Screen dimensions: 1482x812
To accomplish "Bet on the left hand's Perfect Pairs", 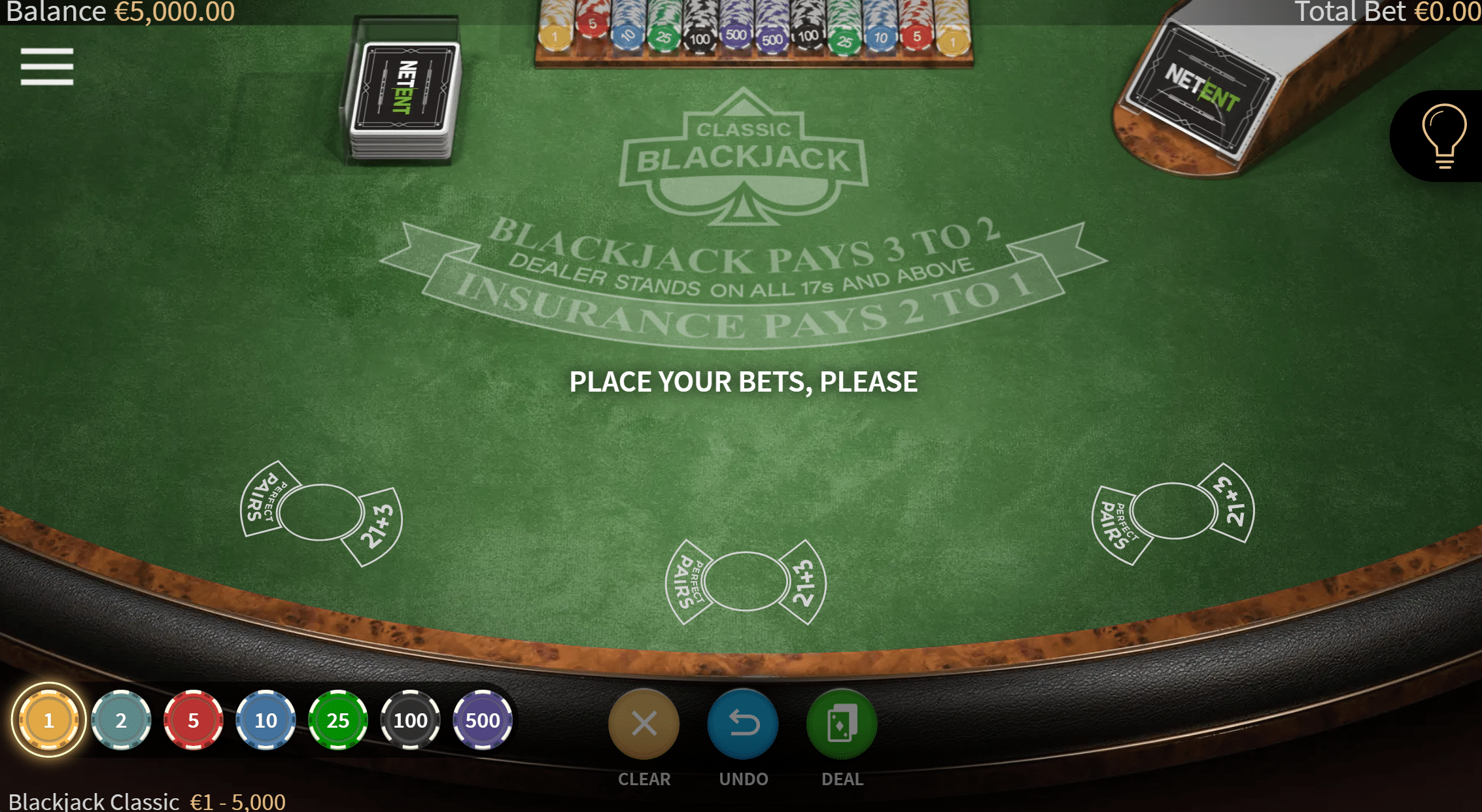I will (264, 499).
